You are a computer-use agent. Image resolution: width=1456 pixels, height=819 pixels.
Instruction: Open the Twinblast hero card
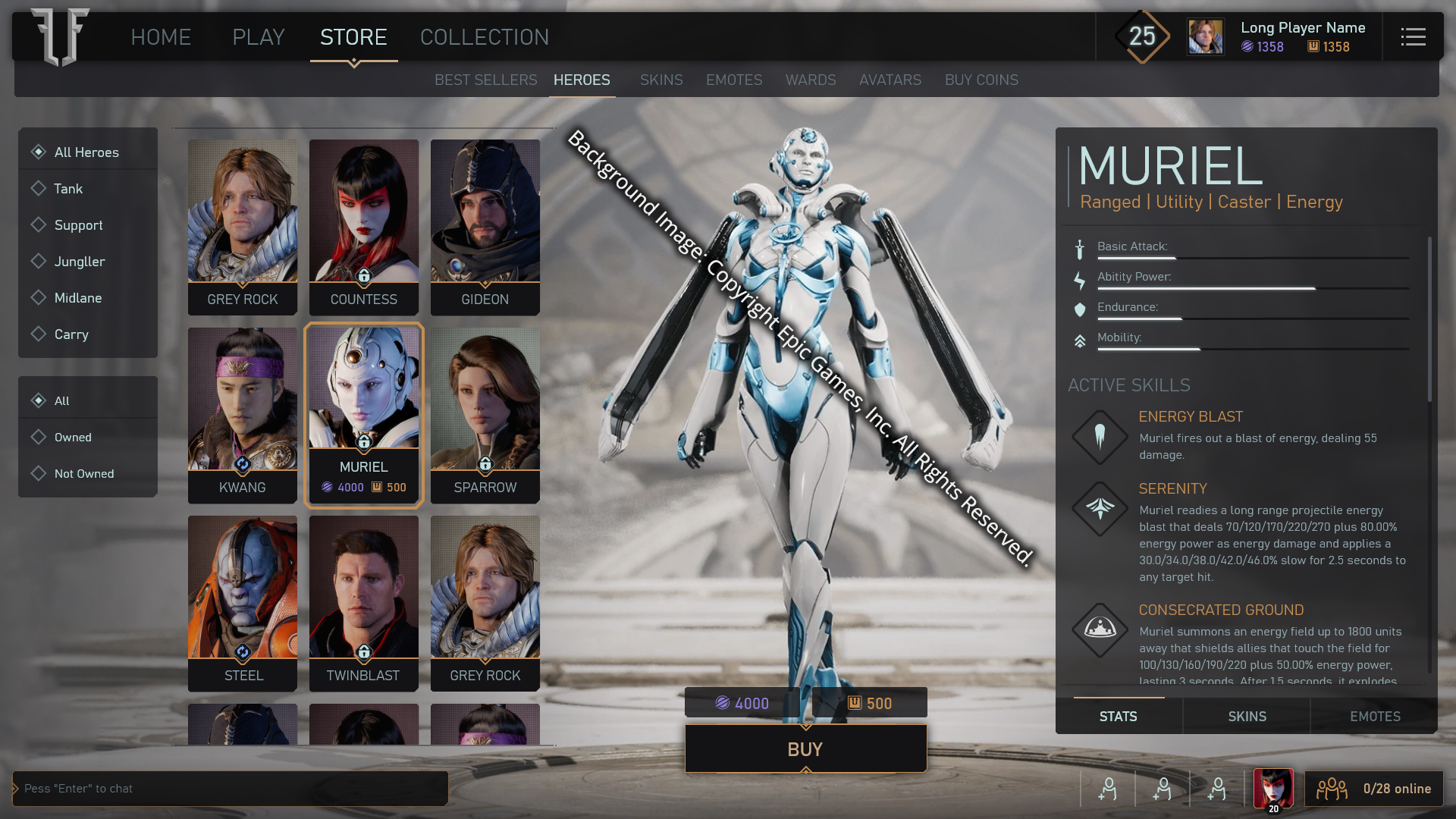pos(364,603)
